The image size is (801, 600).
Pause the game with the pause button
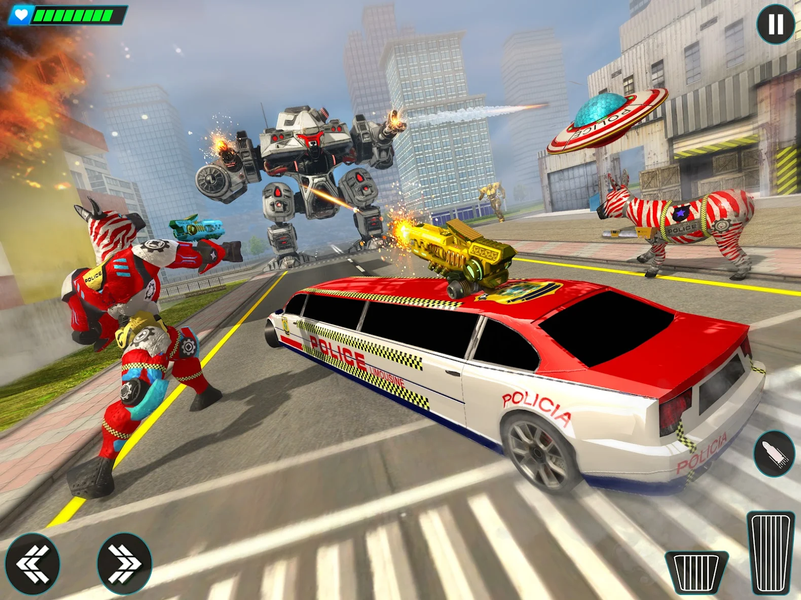pyautogui.click(x=775, y=23)
